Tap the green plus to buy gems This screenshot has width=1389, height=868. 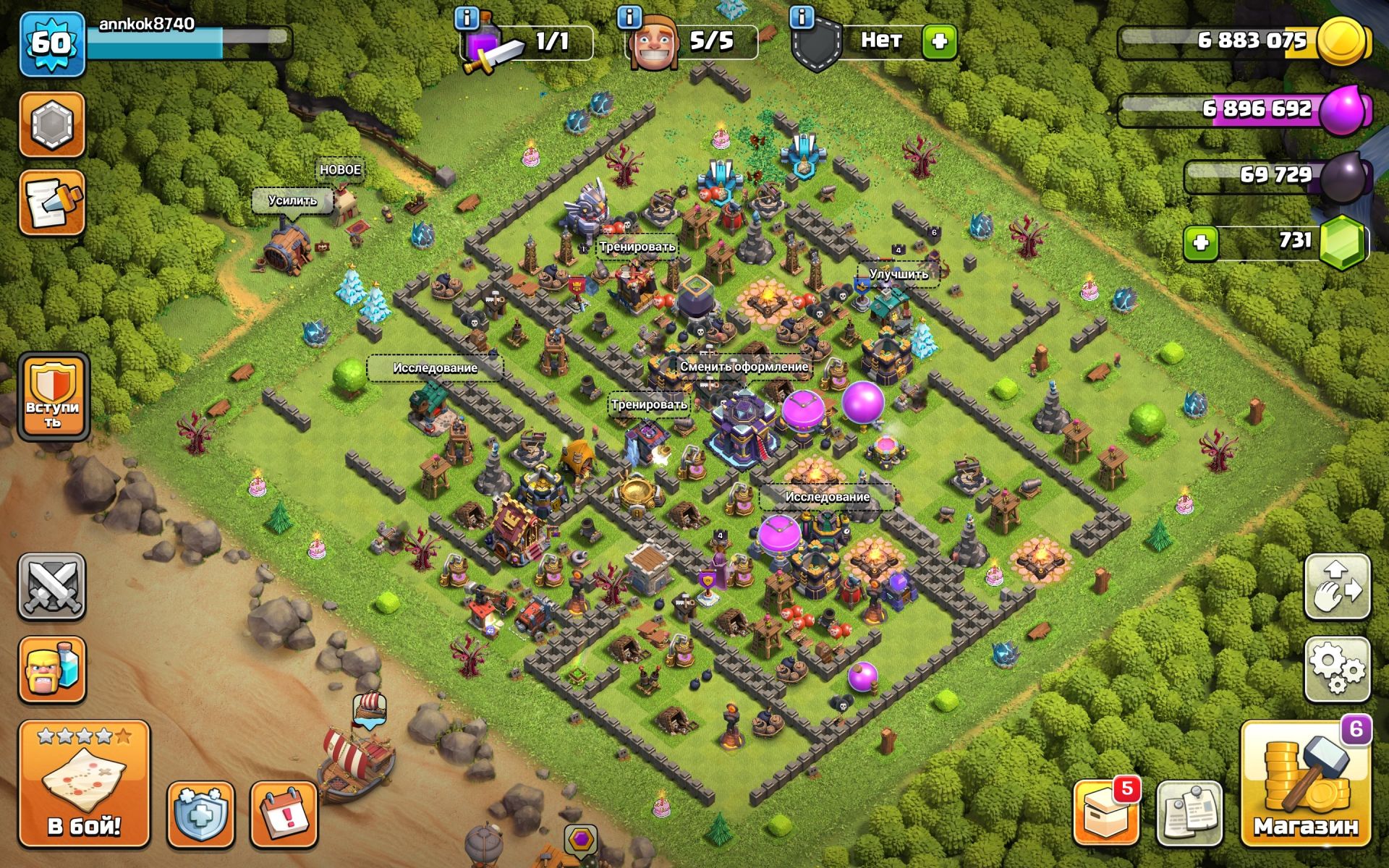pyautogui.click(x=1201, y=243)
